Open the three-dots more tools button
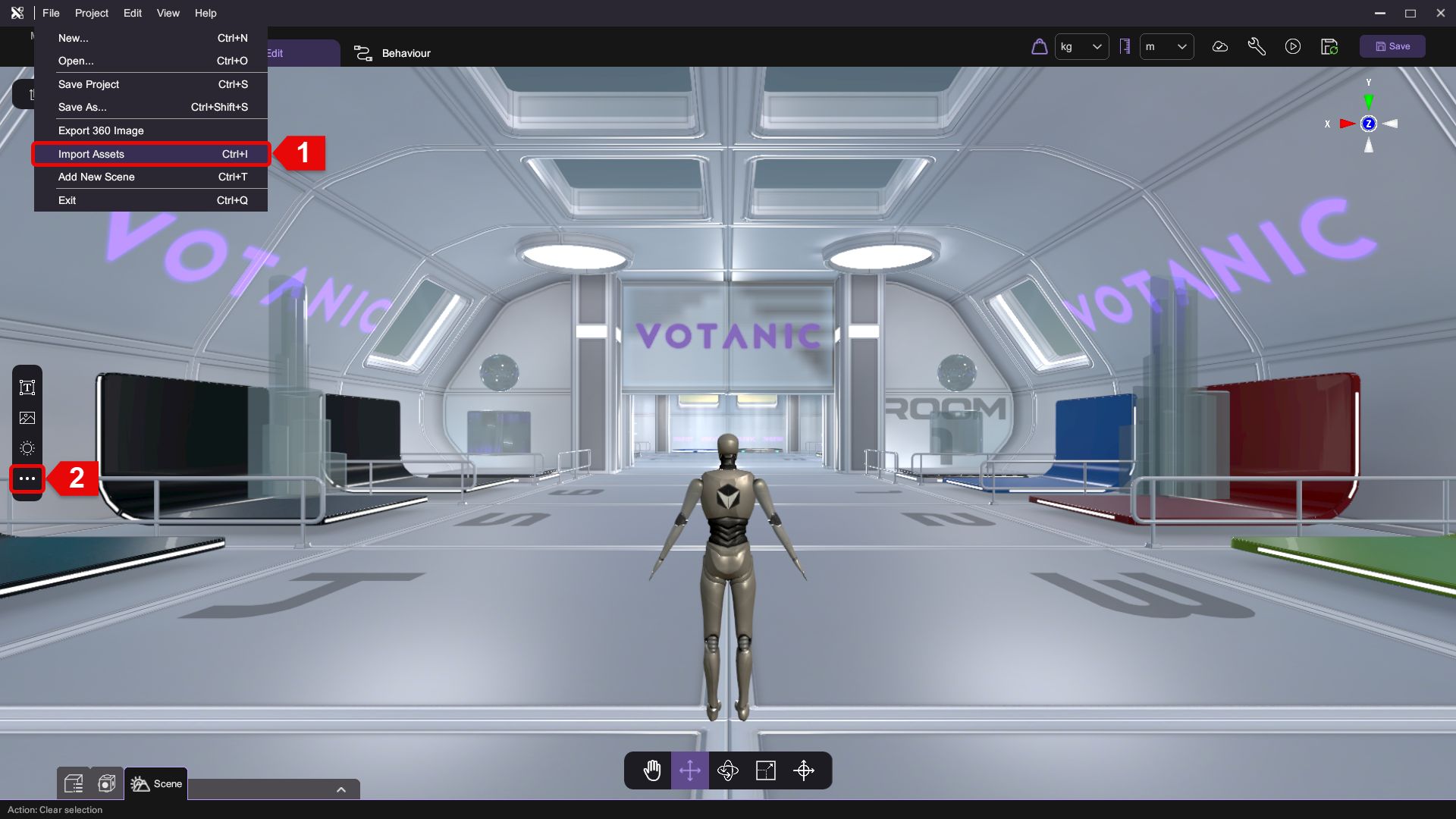 click(x=27, y=479)
